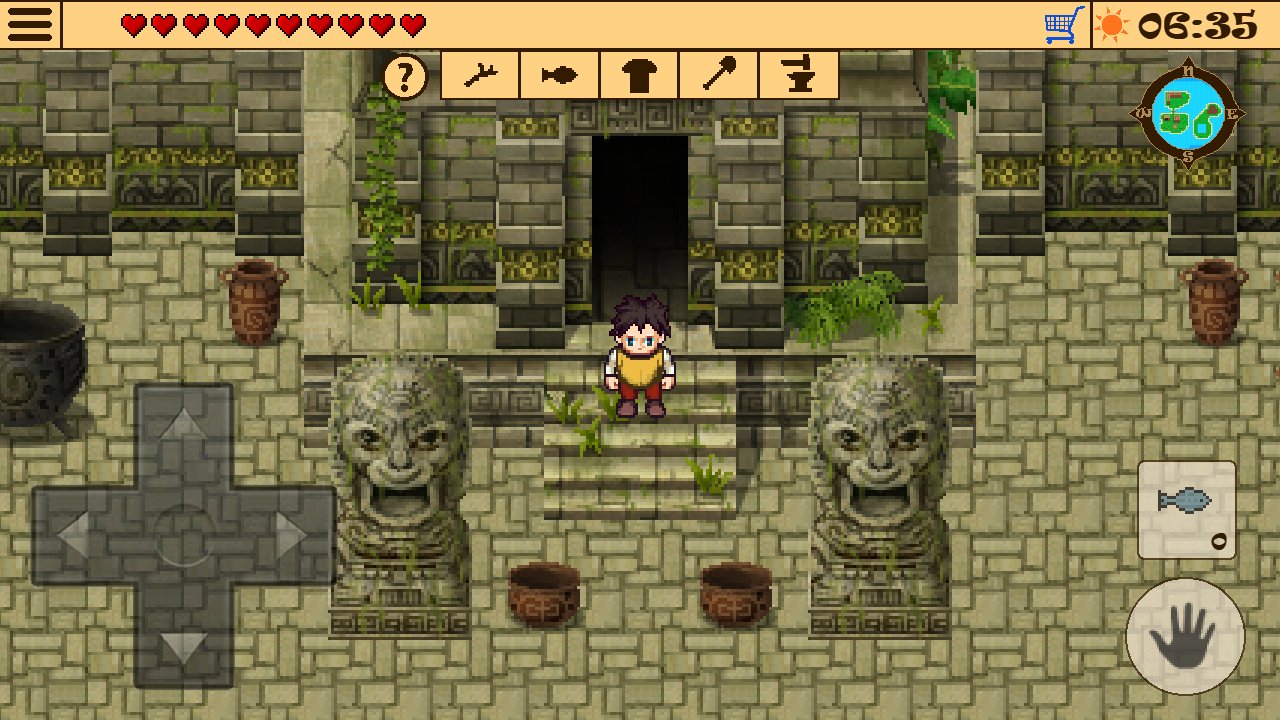Open the hamburger main menu
Screen dimensions: 1280x720
point(30,24)
